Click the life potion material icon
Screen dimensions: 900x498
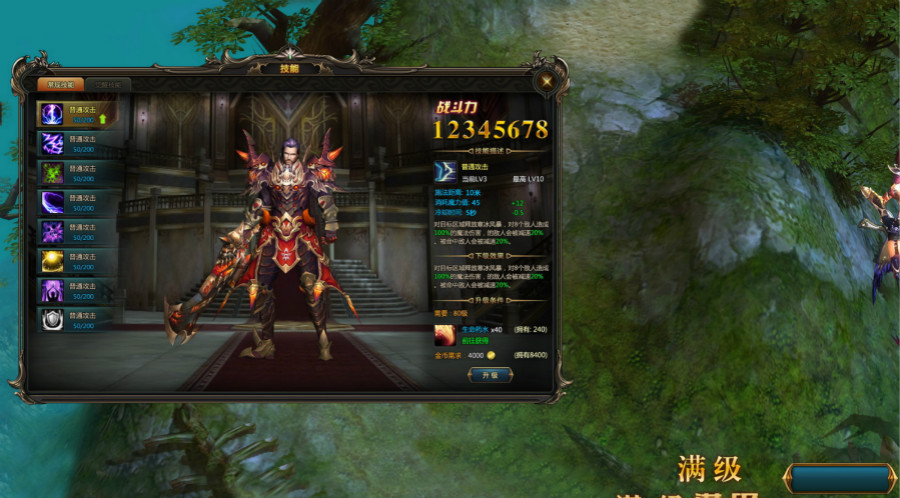pos(445,334)
